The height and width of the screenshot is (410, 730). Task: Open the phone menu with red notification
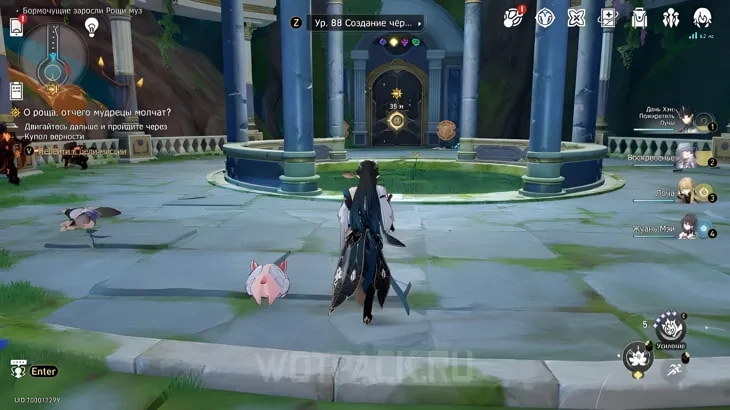(x=16, y=27)
